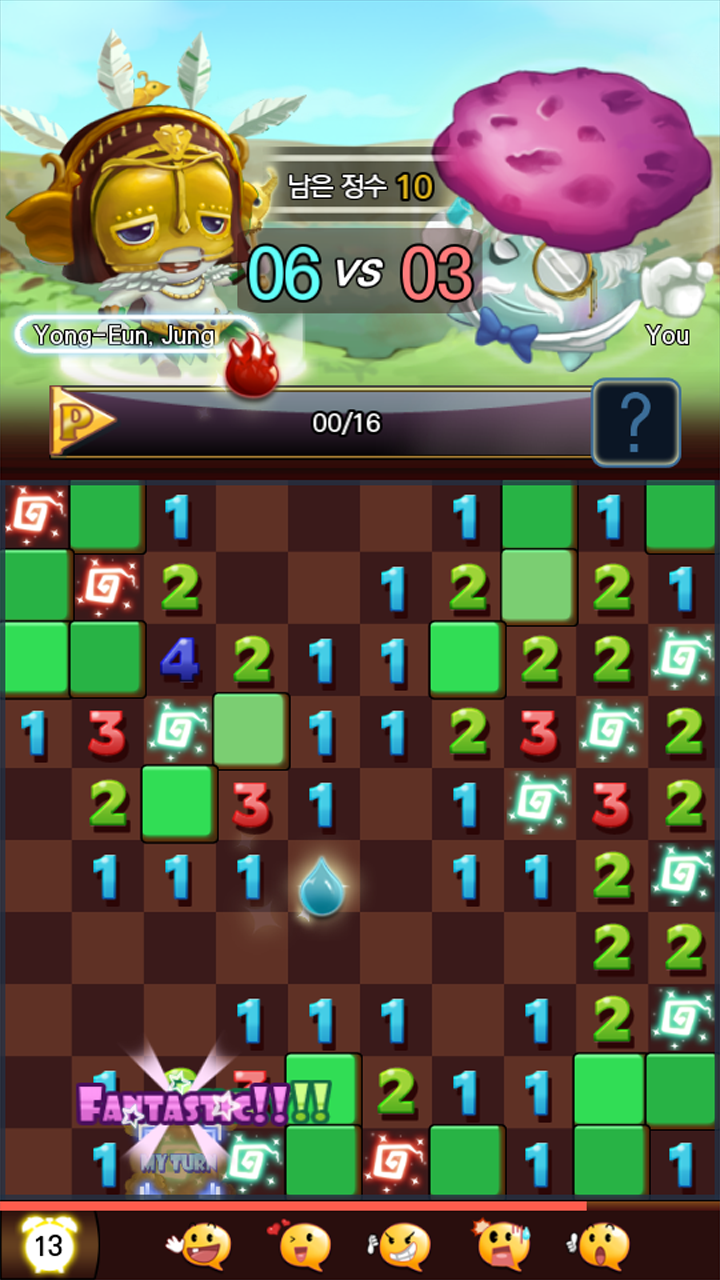Open the question mark help button
Viewport: 720px width, 1280px height.
pos(636,422)
